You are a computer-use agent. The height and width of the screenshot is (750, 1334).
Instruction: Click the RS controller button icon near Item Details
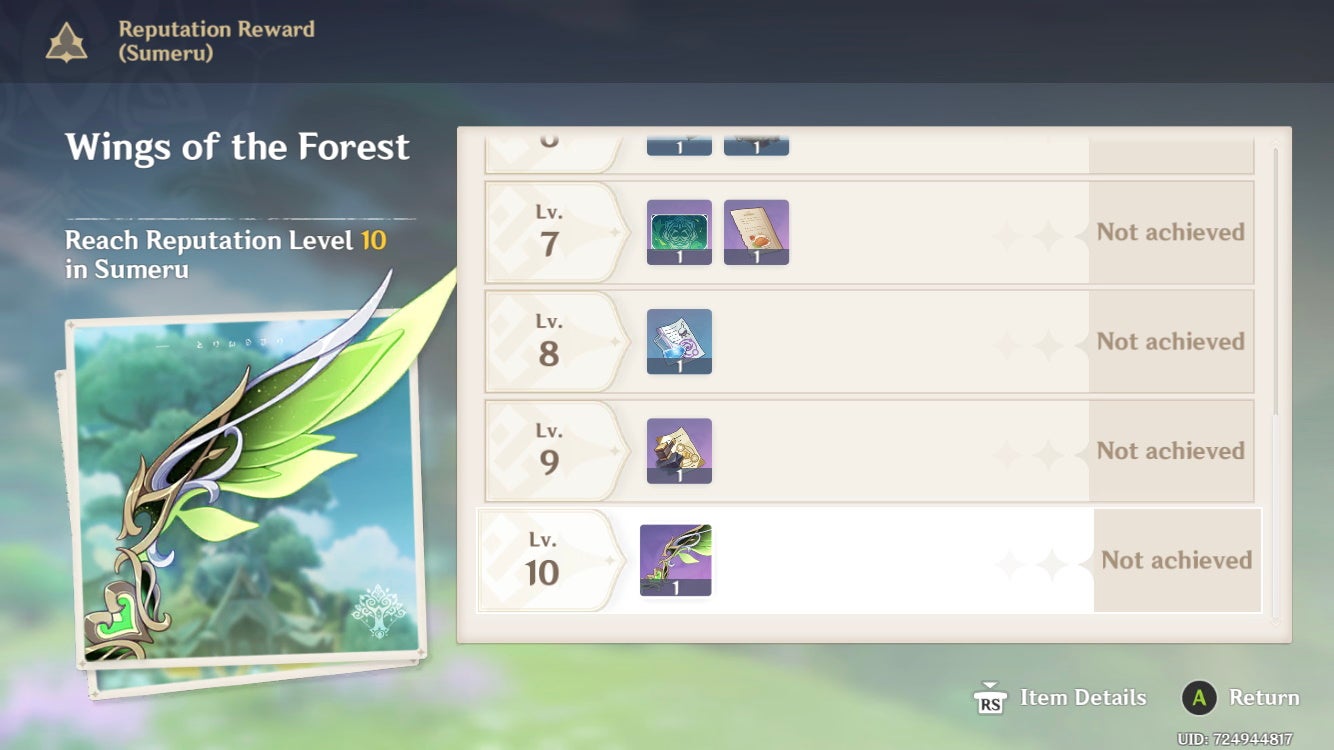coord(989,697)
